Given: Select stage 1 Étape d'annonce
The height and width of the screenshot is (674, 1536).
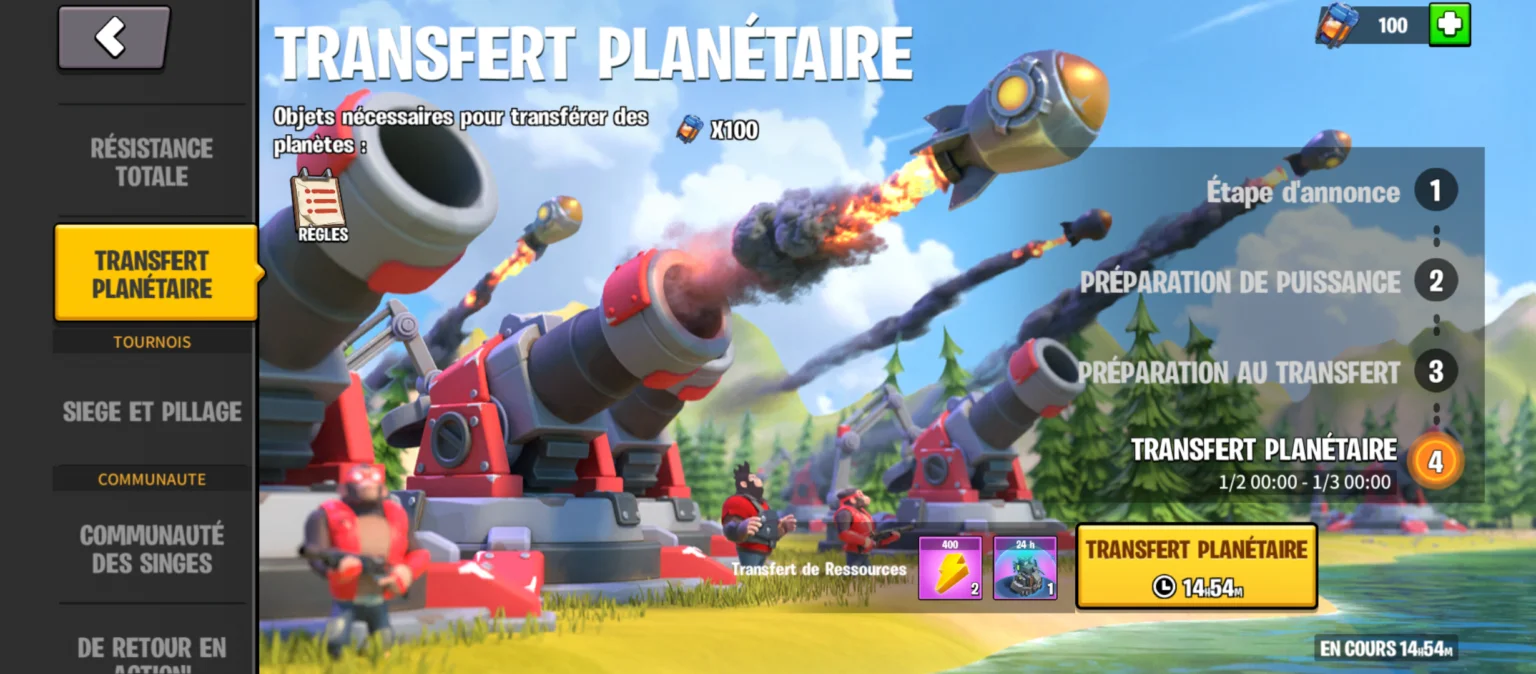Looking at the screenshot, I should 1435,191.
